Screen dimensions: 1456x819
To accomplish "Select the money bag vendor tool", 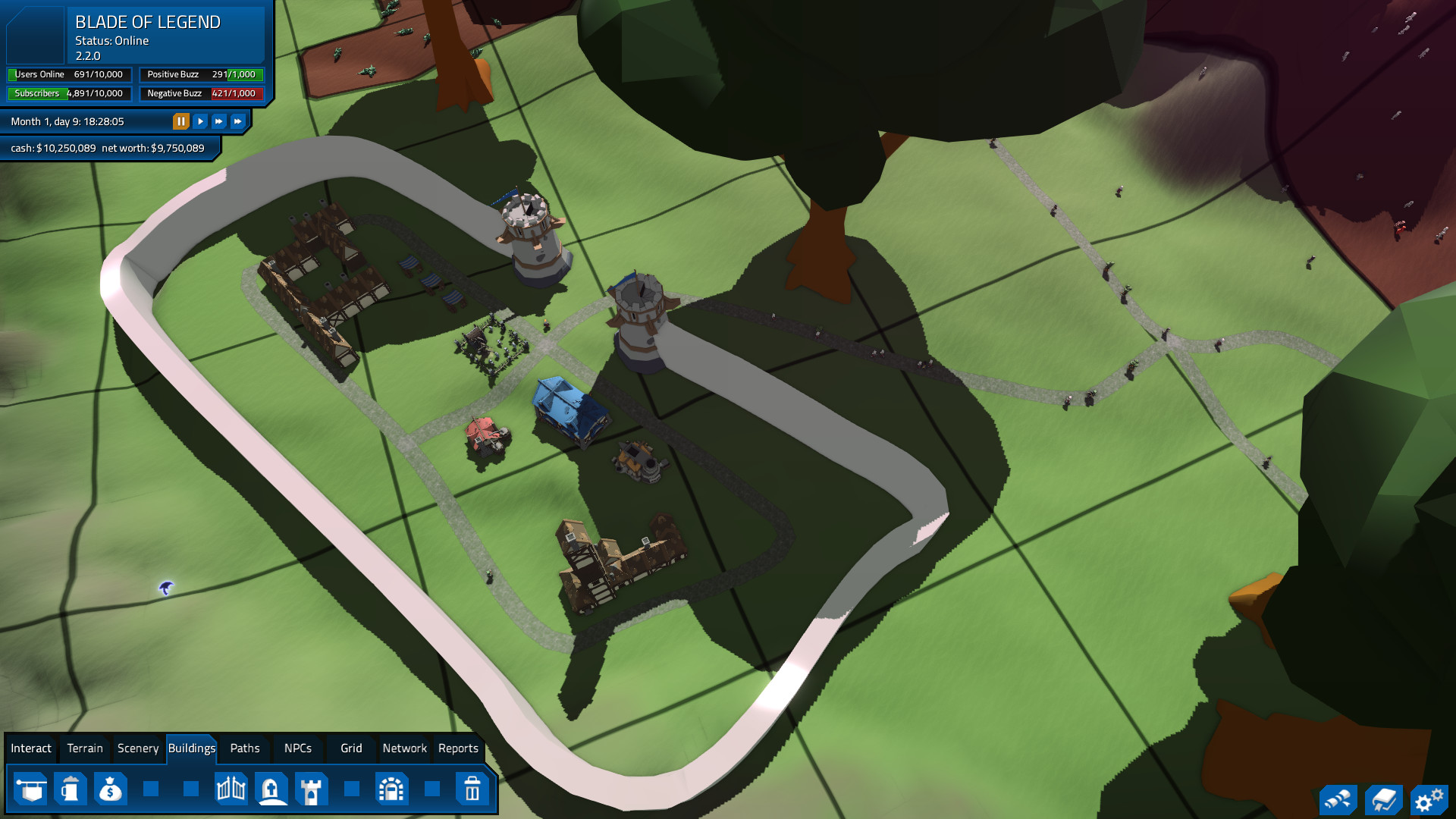I will (110, 789).
